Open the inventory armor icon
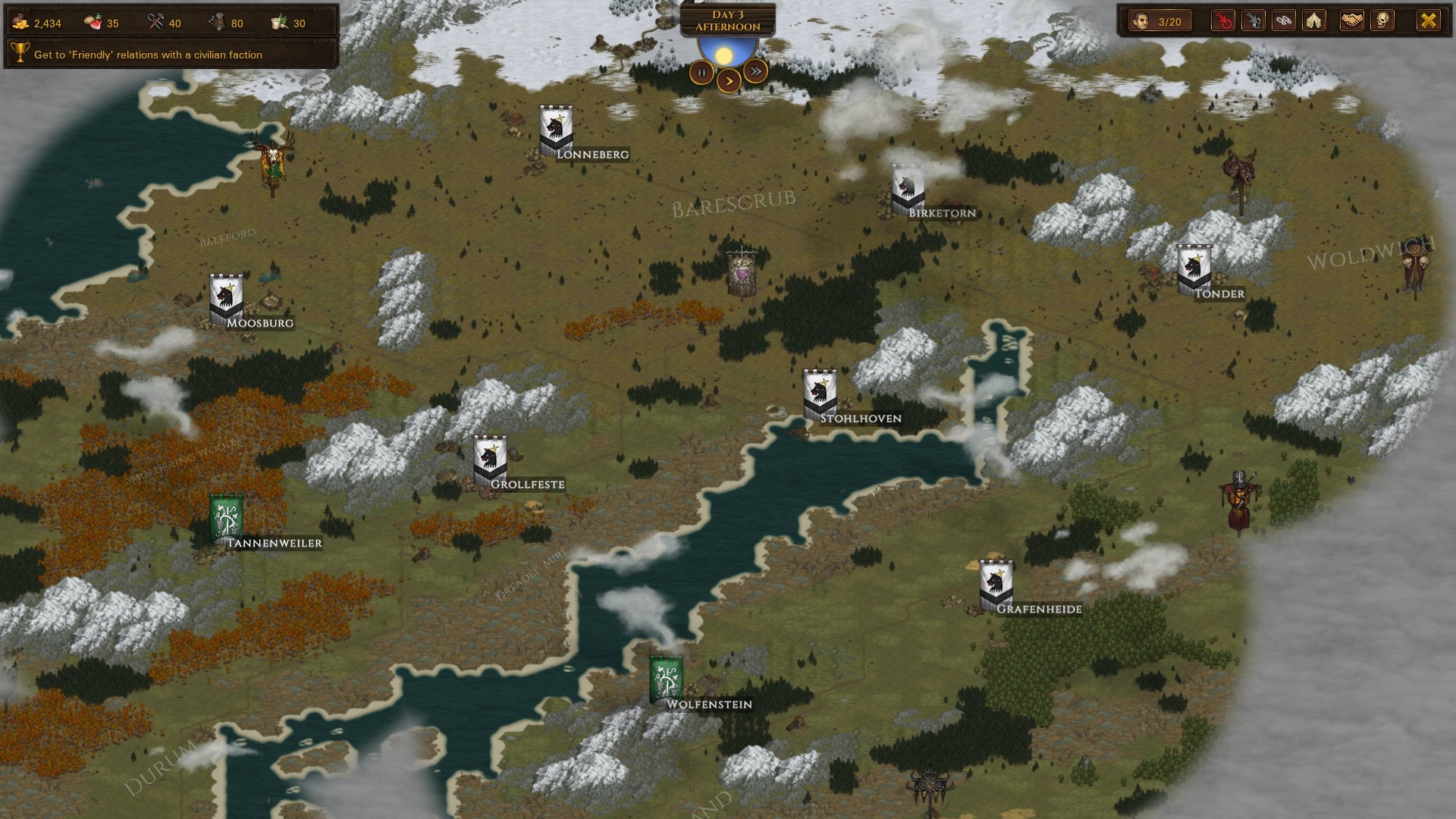 [1252, 21]
